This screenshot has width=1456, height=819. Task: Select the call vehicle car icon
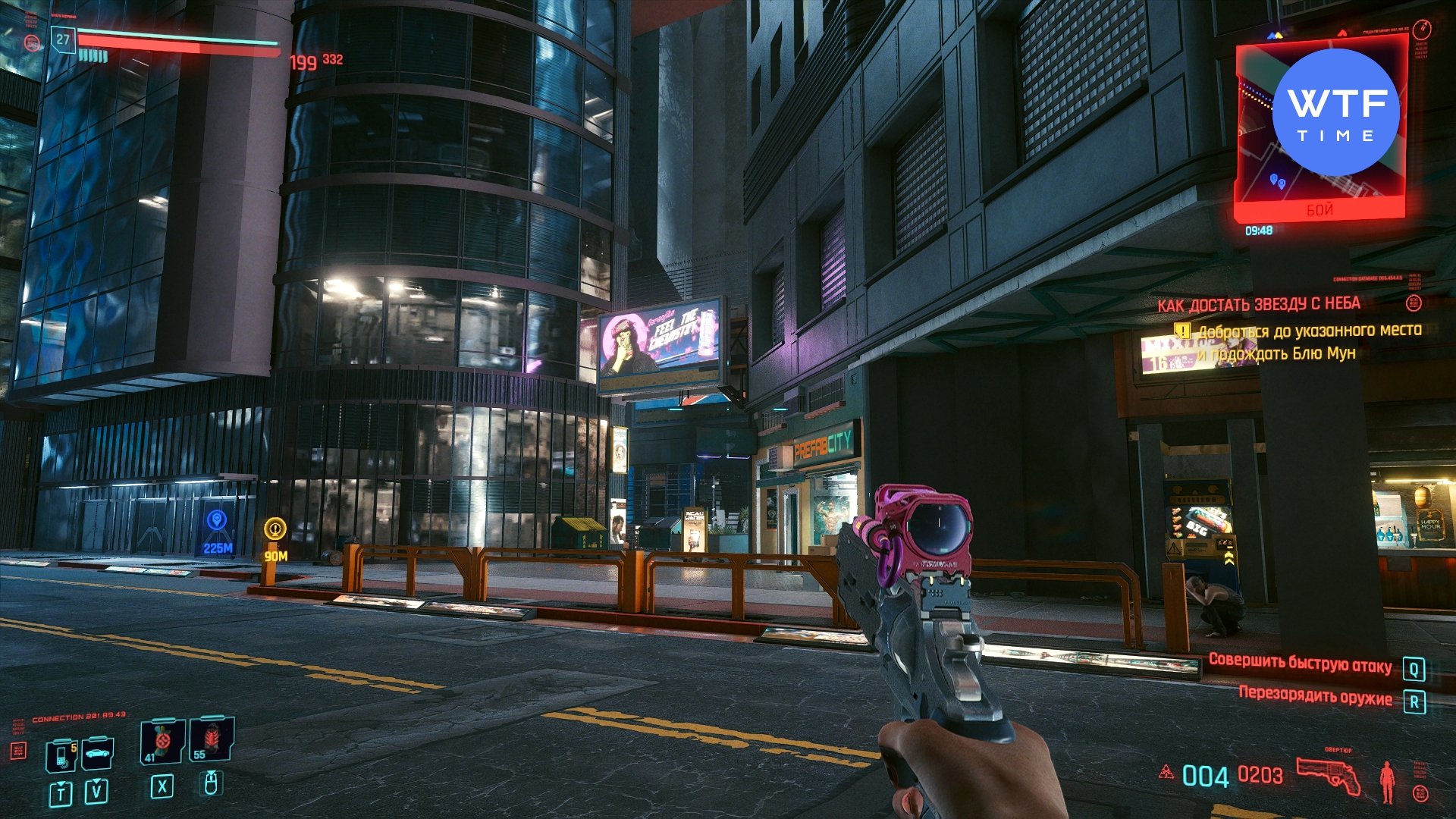[x=98, y=753]
